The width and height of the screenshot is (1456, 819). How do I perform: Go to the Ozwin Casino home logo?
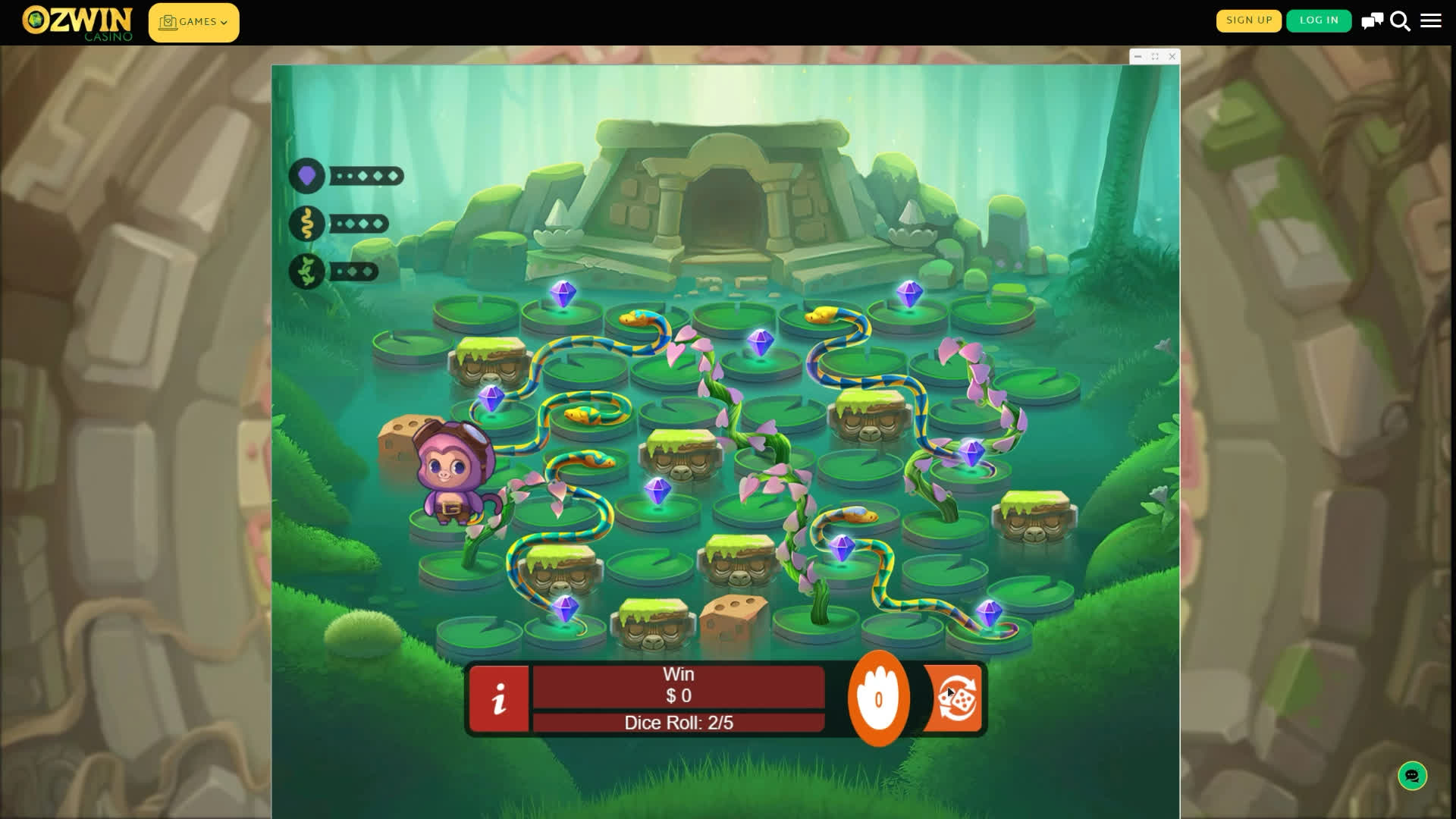(77, 23)
